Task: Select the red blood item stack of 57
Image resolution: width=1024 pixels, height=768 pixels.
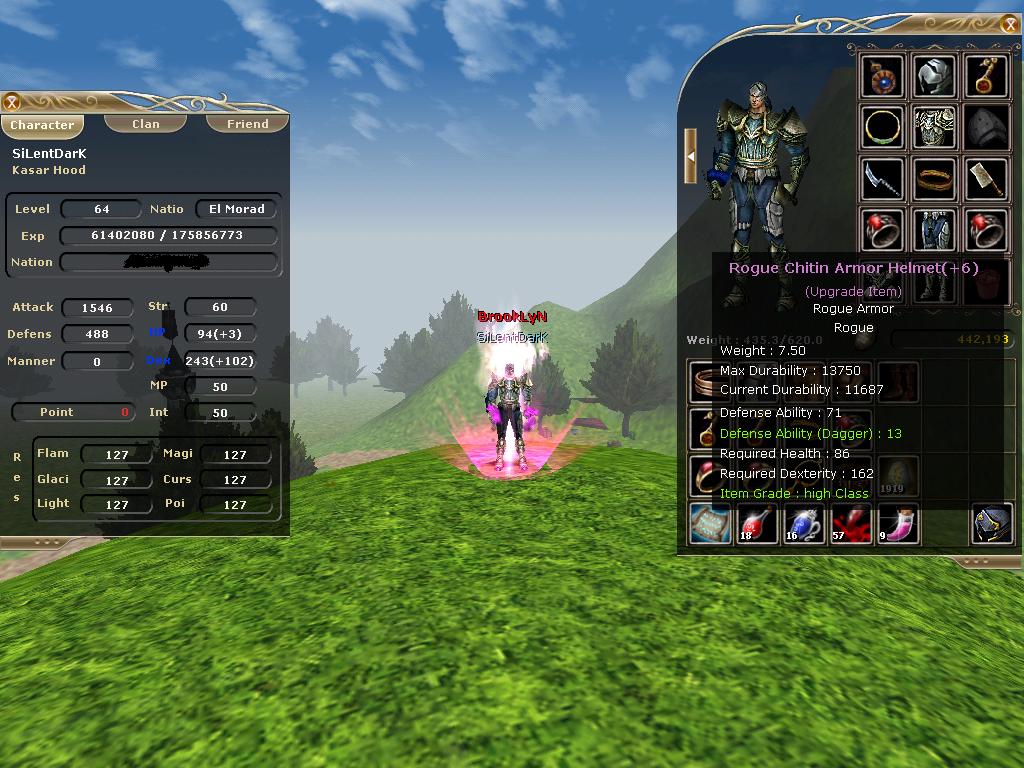Action: click(x=852, y=524)
